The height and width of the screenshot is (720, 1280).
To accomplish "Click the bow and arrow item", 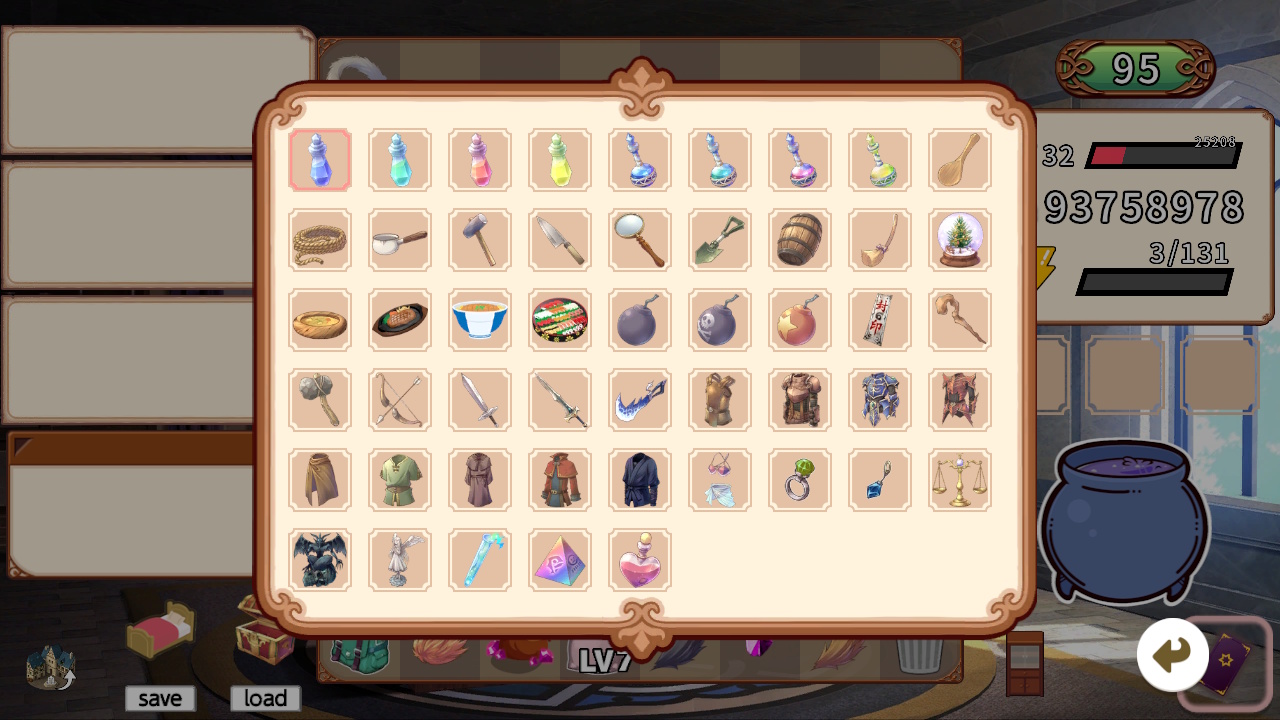I will 400,400.
